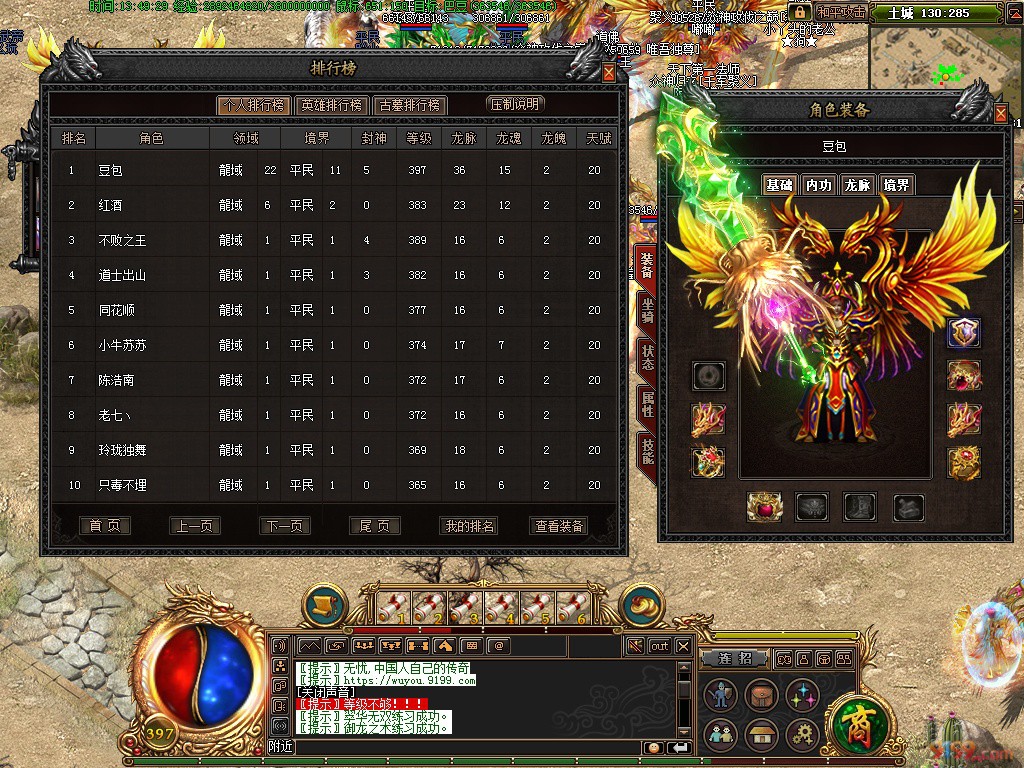Go to 下一页 of the rankings
Image resolution: width=1024 pixels, height=768 pixels.
coord(285,526)
